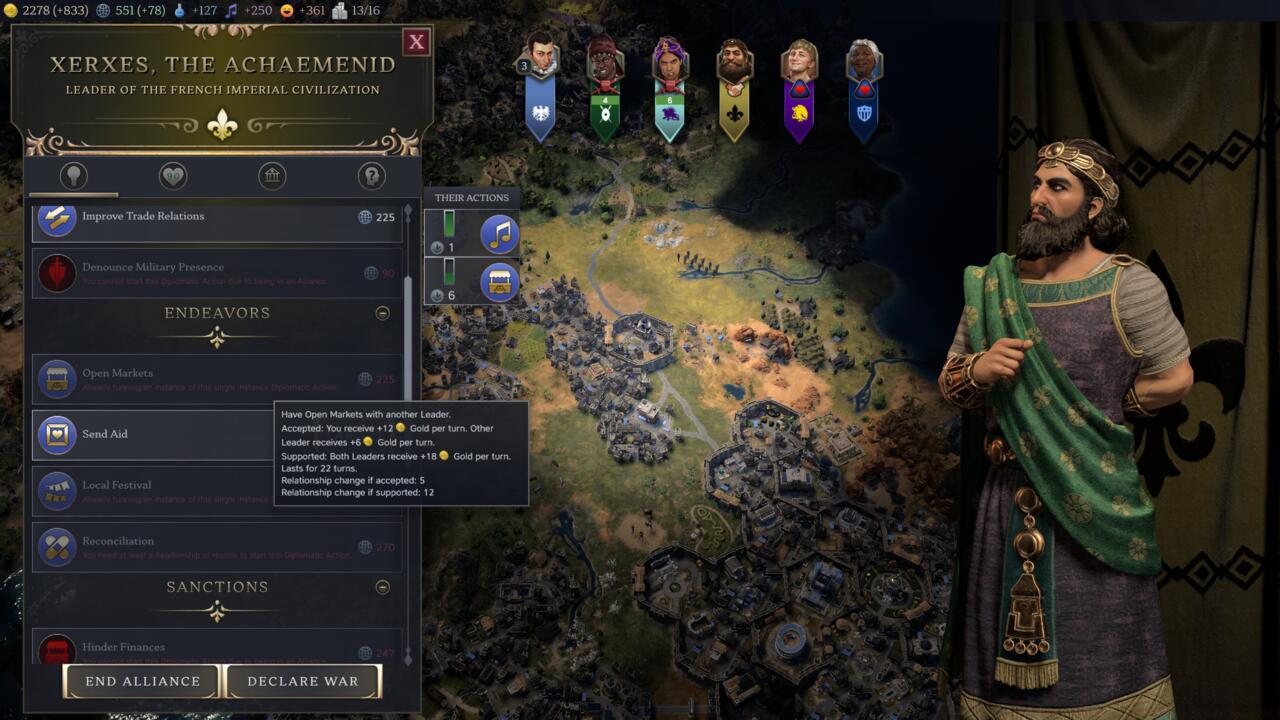Open their market stall action
The width and height of the screenshot is (1280, 720).
[x=499, y=283]
